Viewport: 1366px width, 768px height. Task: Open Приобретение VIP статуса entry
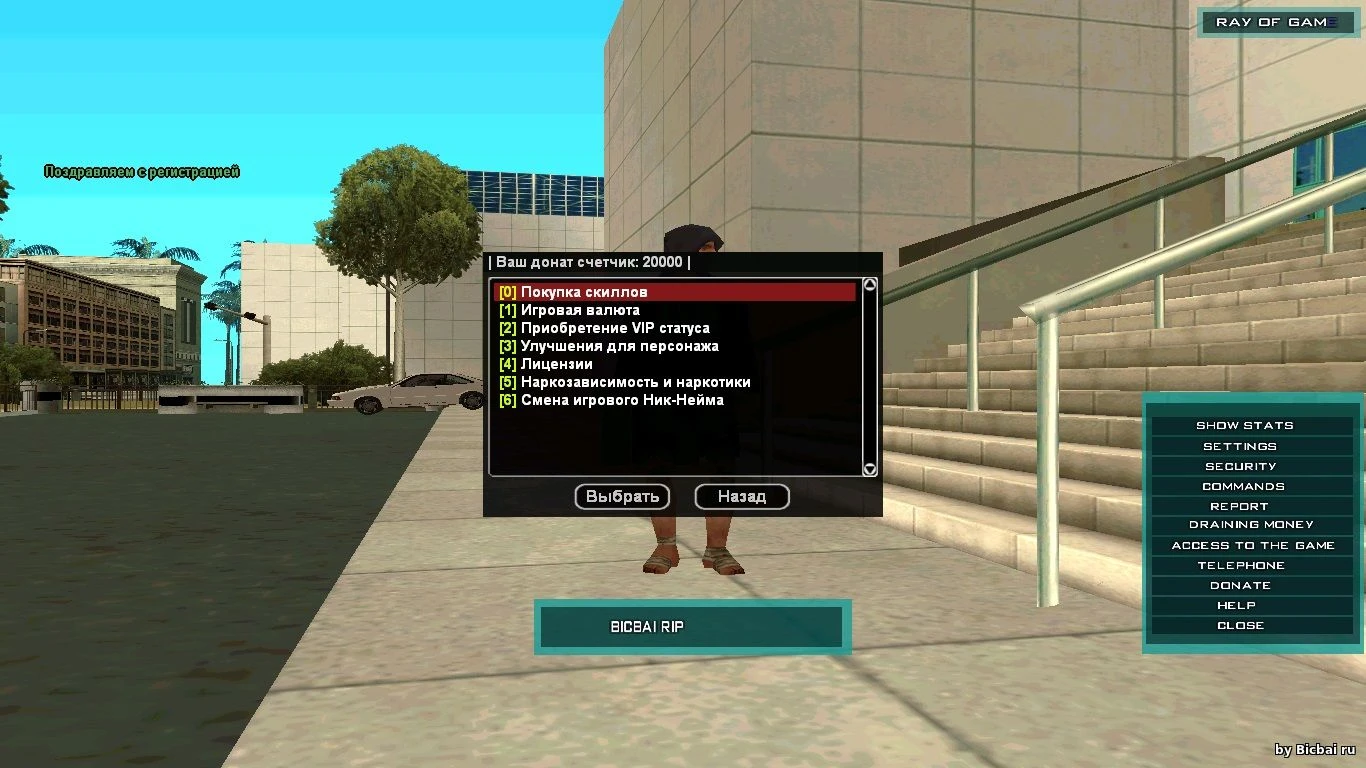[x=615, y=328]
